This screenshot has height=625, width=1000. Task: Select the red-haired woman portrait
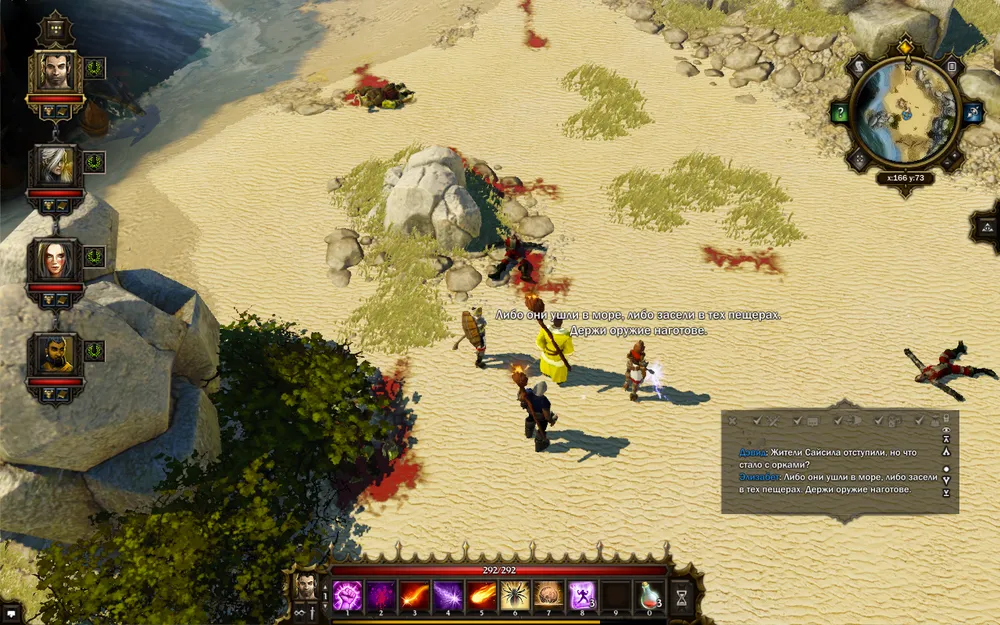pyautogui.click(x=55, y=259)
